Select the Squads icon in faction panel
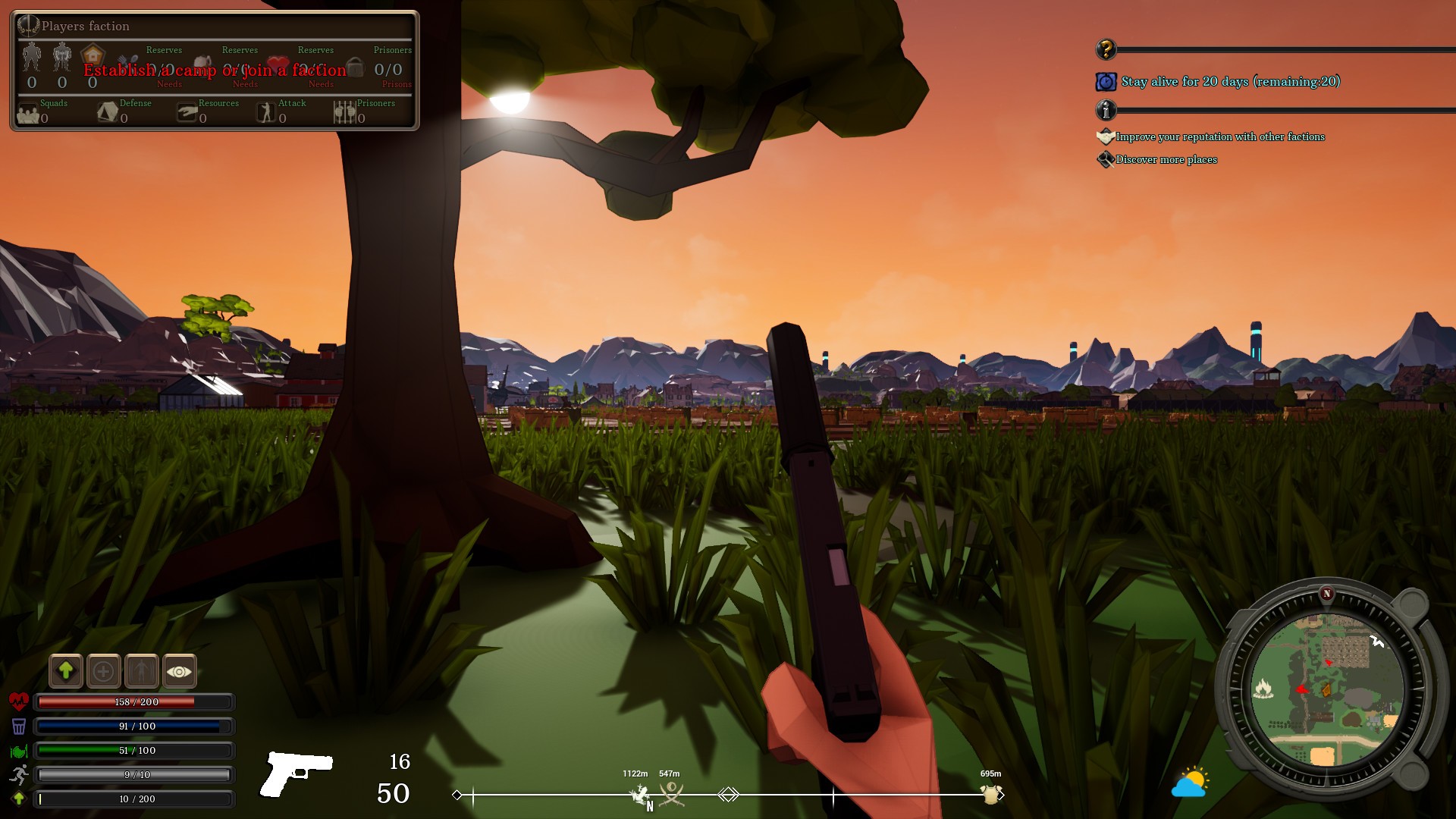Viewport: 1456px width, 819px height. [x=27, y=112]
